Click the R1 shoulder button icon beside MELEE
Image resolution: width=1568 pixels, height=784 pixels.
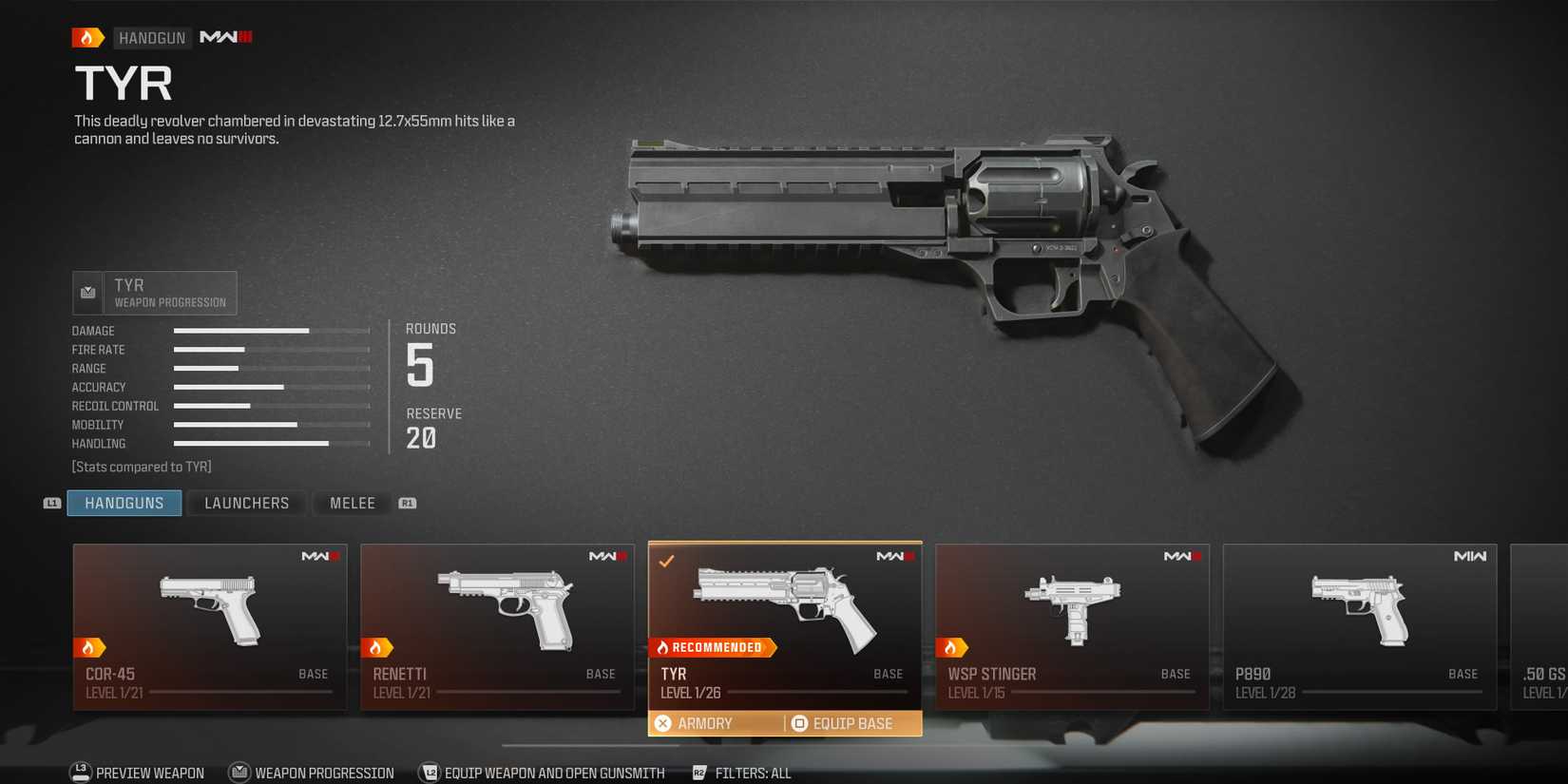point(408,503)
